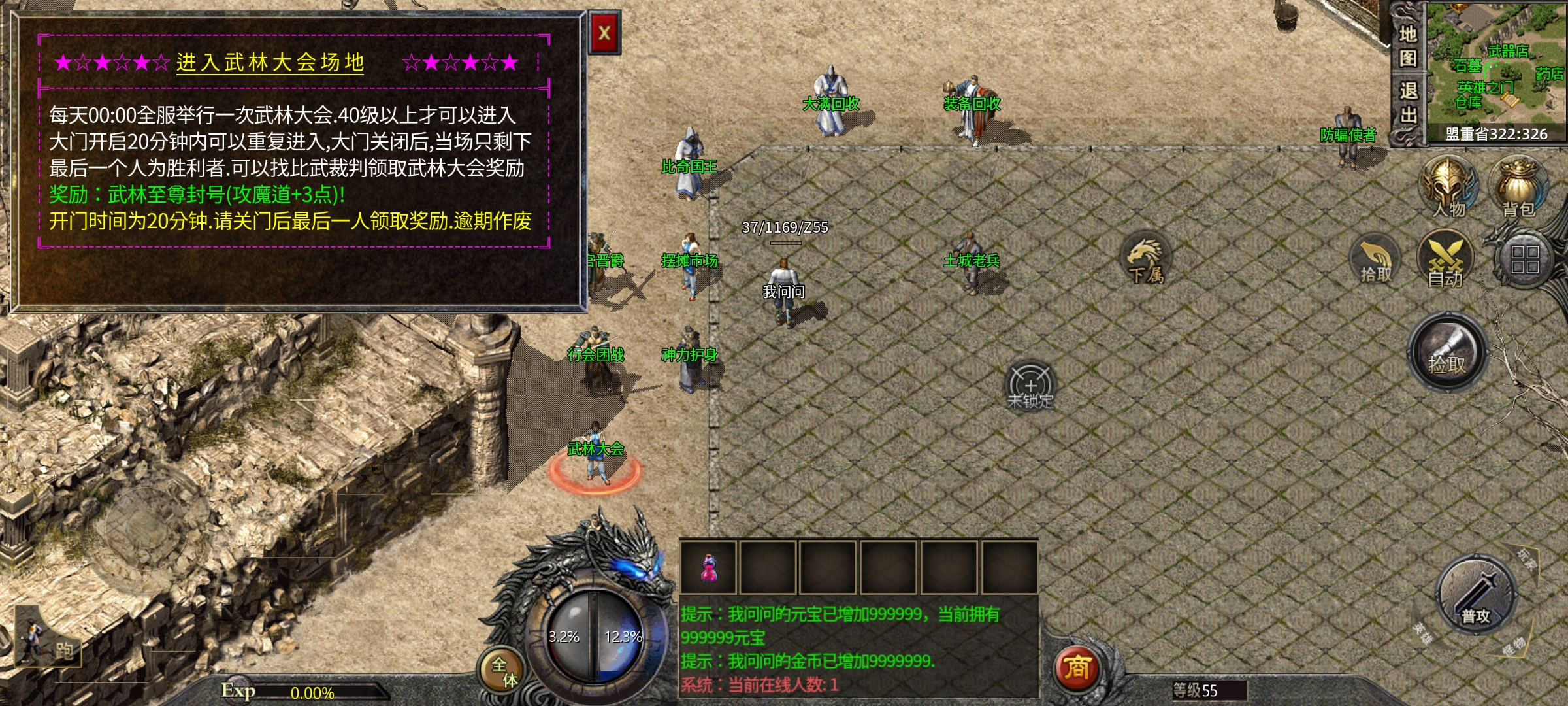Use the 普攻 basic attack button
1568x706 pixels.
1476,596
